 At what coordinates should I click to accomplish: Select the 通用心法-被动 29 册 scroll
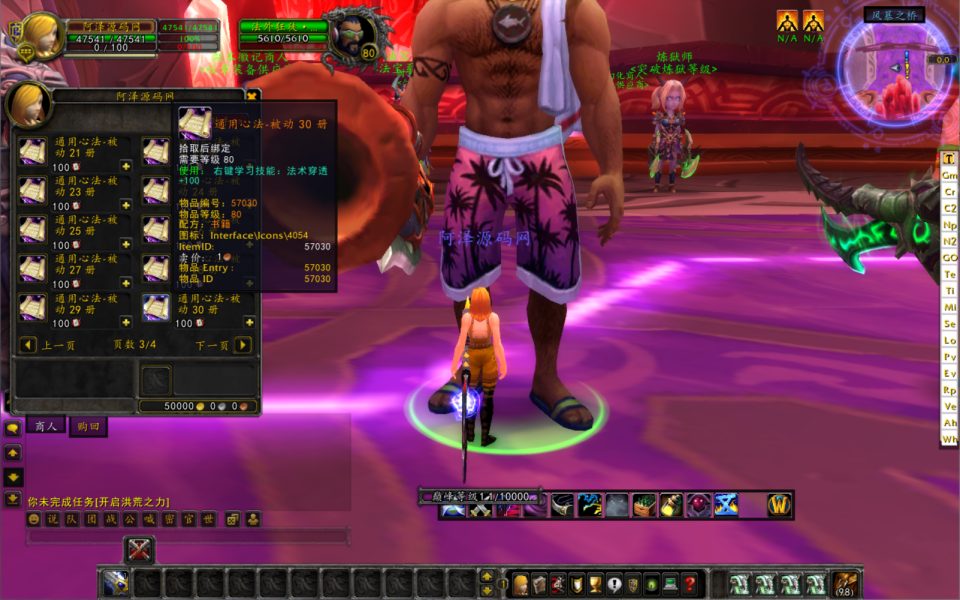click(x=33, y=307)
